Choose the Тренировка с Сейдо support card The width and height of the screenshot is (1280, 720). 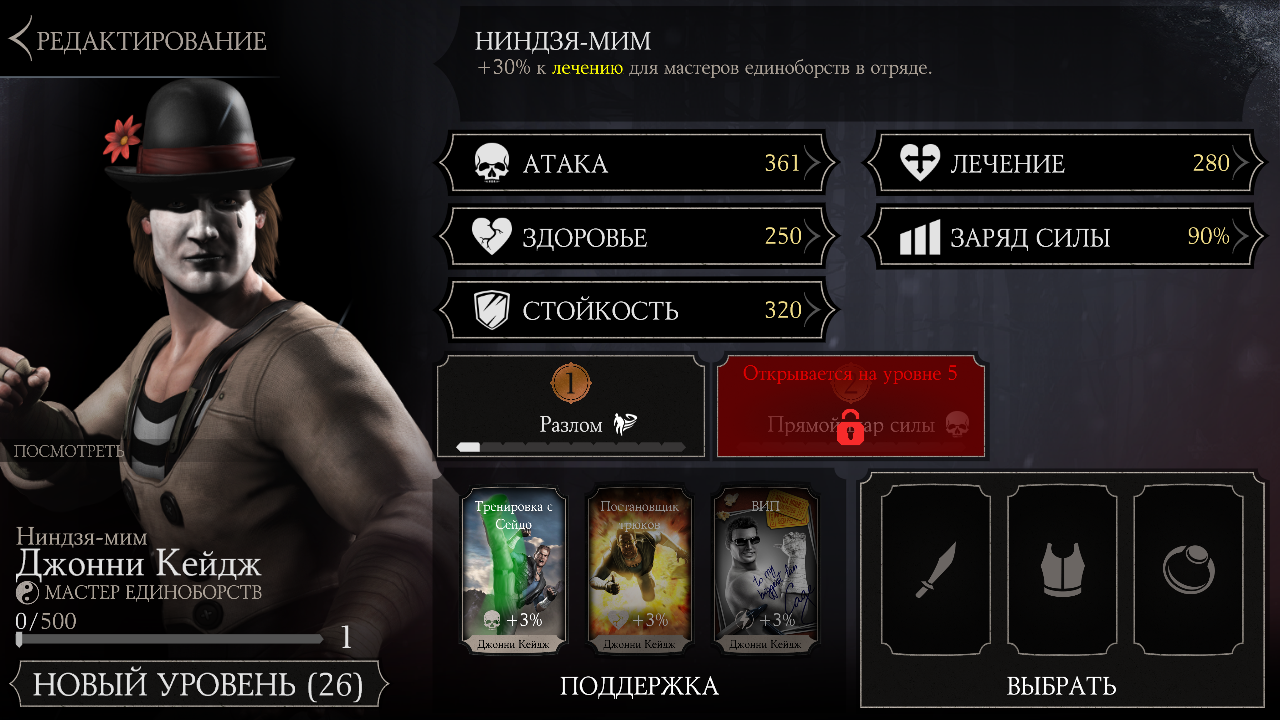tap(514, 570)
